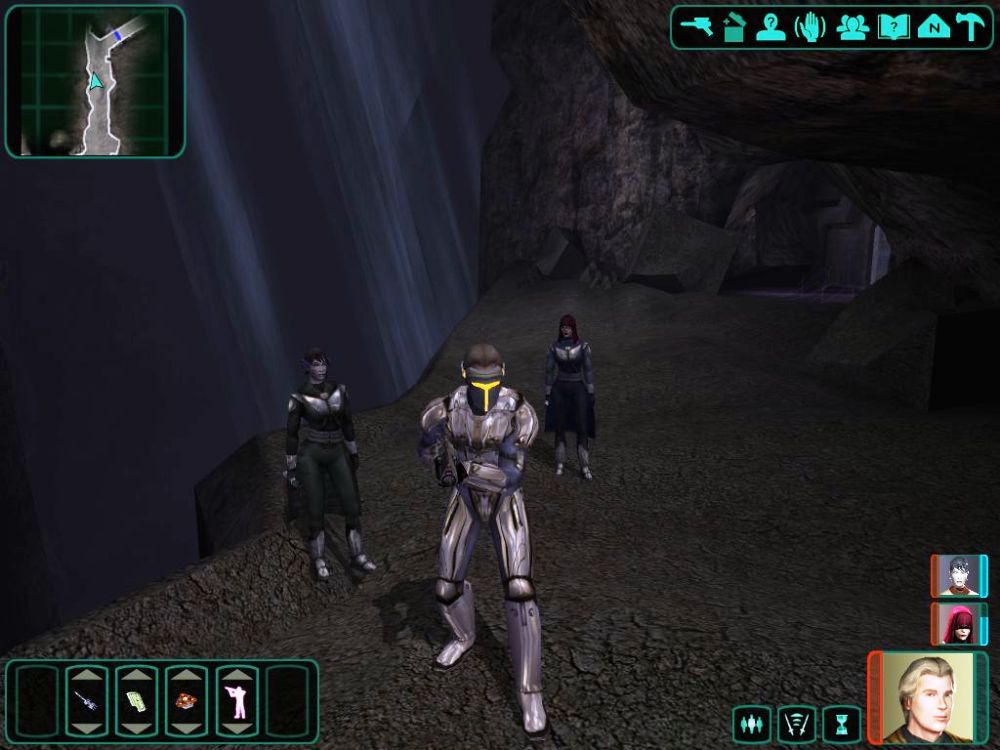The height and width of the screenshot is (750, 1000).
Task: Open the Journal book icon
Action: point(892,27)
